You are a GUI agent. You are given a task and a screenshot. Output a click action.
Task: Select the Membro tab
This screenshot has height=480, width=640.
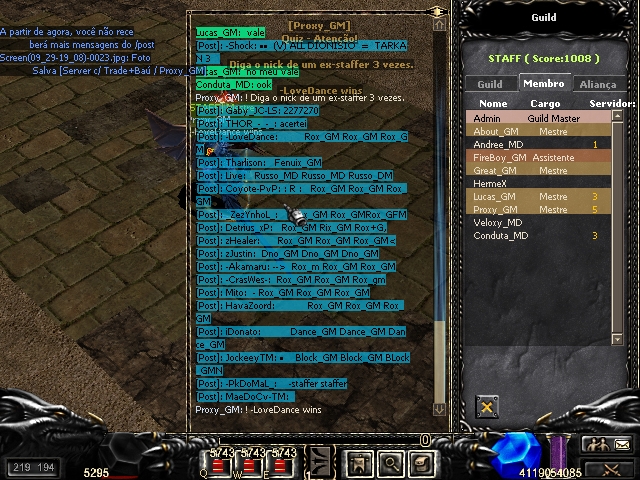[544, 85]
